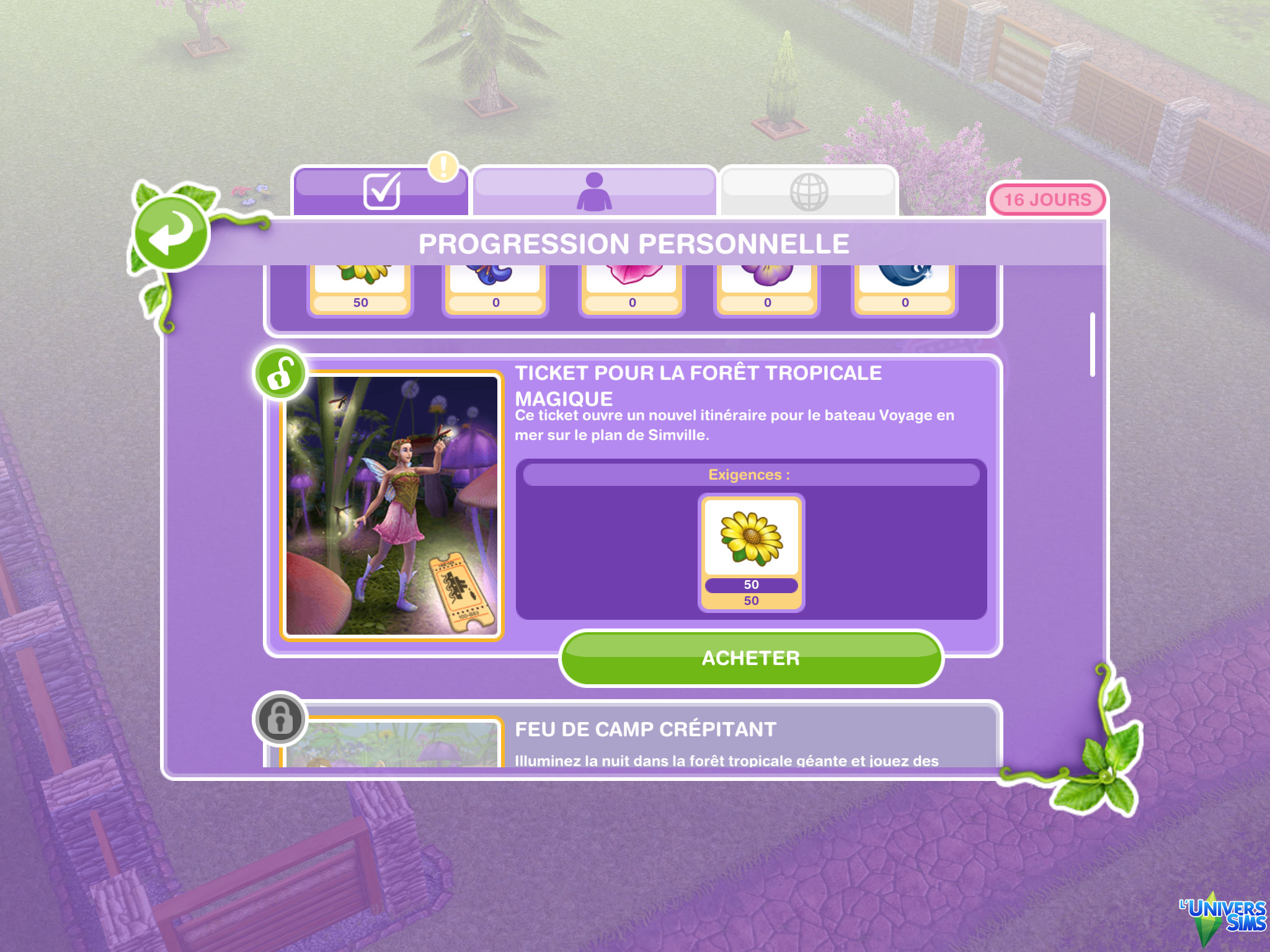Switch to the checkmark personal progress tab
This screenshot has width=1270, height=952.
click(380, 191)
